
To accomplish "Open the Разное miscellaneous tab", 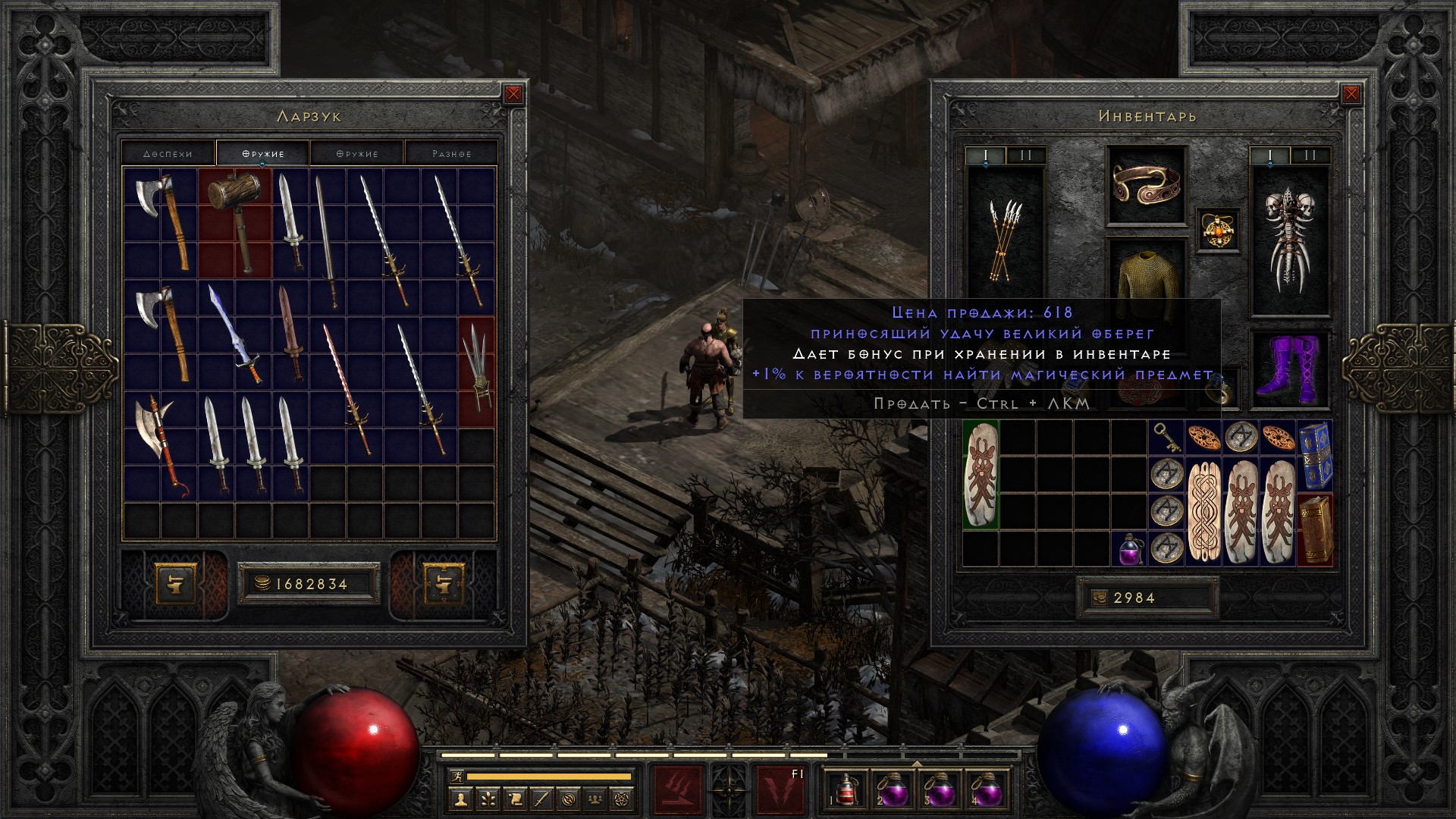I will pos(451,153).
